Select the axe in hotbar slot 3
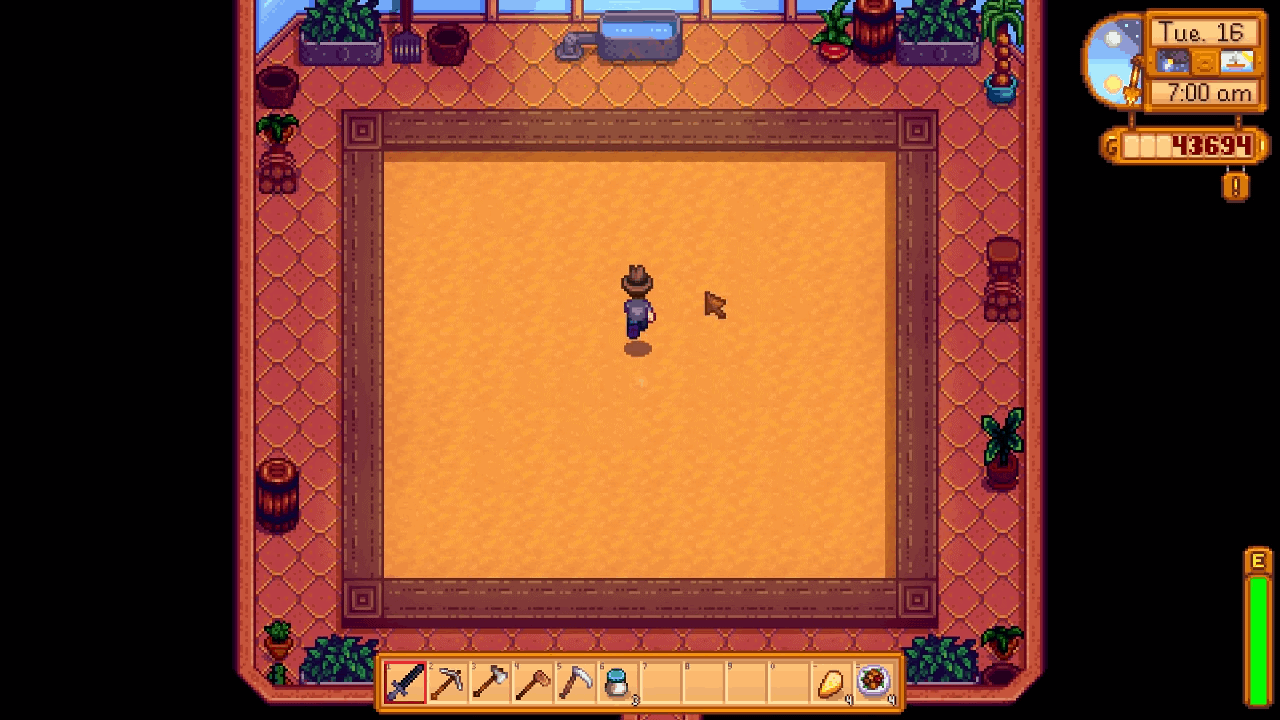This screenshot has width=1280, height=720. pos(490,682)
